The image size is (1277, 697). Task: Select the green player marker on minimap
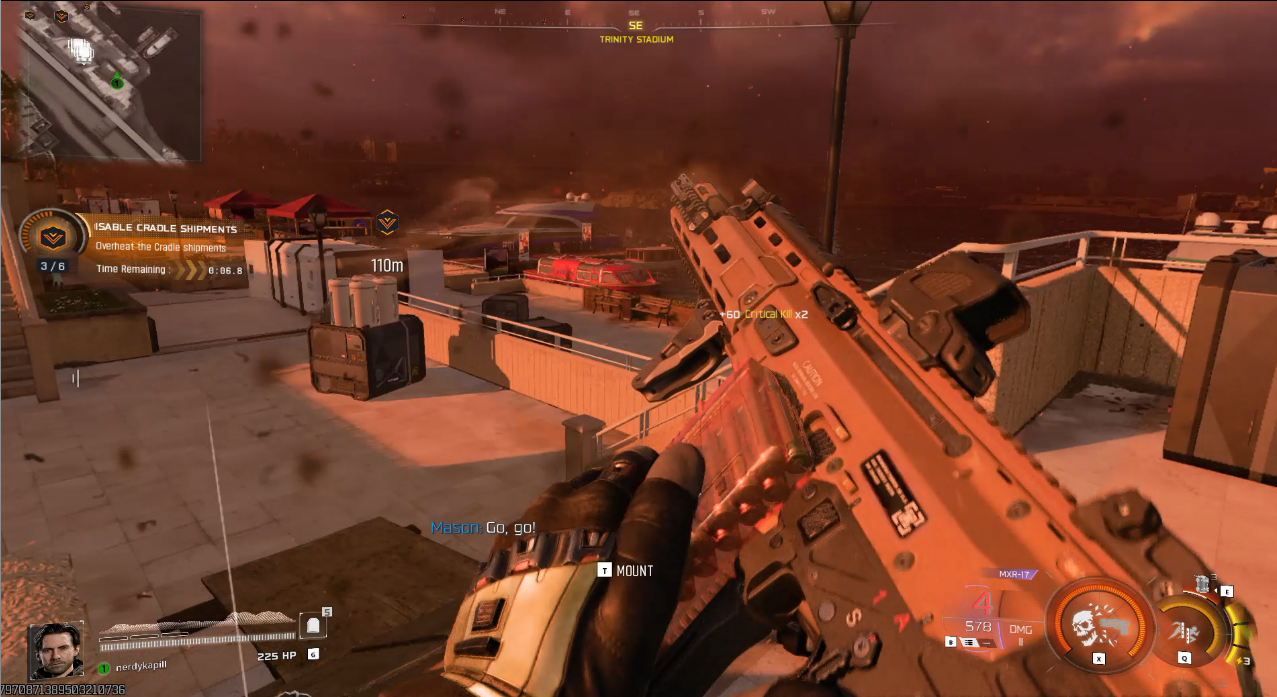click(117, 81)
